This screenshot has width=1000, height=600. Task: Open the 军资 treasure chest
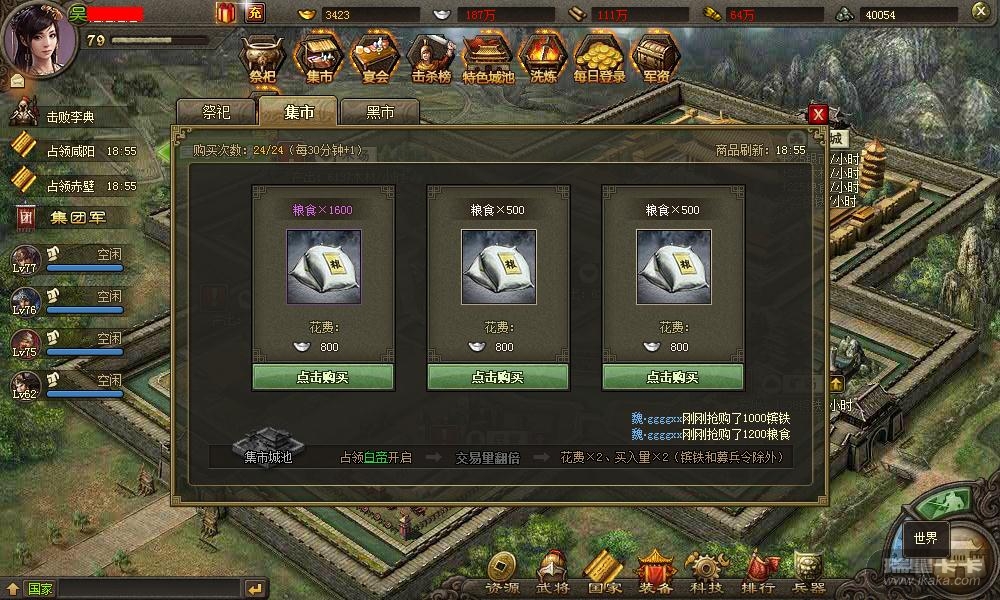tap(656, 57)
